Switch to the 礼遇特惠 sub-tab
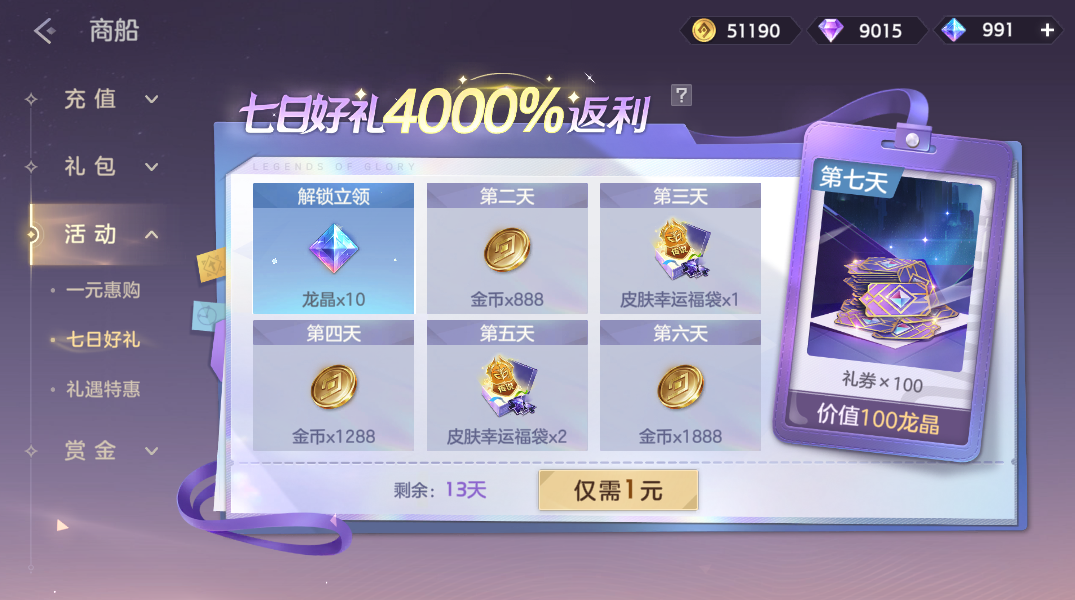 (102, 389)
